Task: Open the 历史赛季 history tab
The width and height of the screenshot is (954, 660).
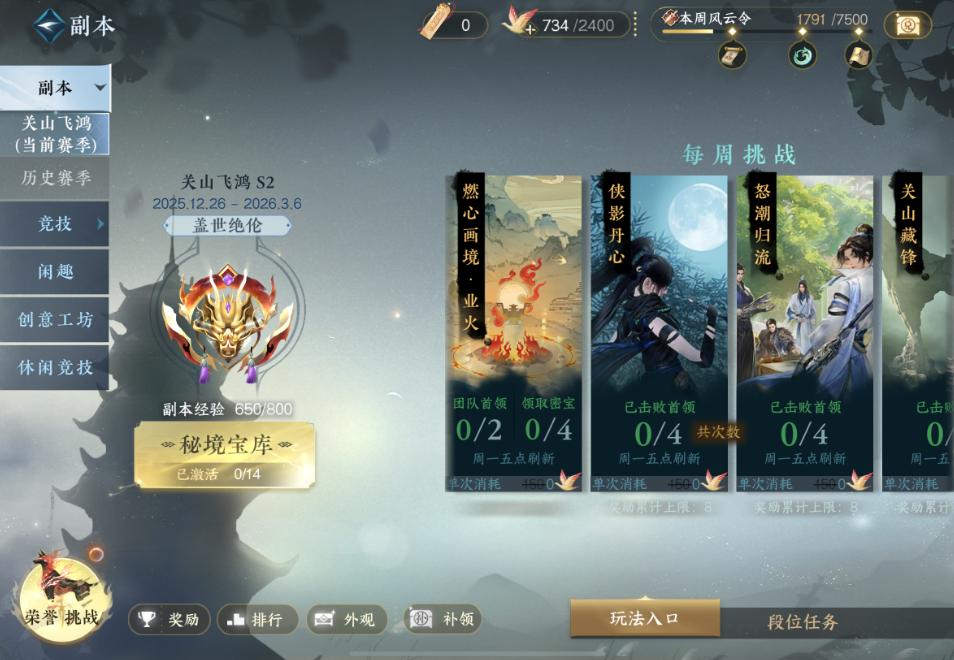Action: point(55,178)
